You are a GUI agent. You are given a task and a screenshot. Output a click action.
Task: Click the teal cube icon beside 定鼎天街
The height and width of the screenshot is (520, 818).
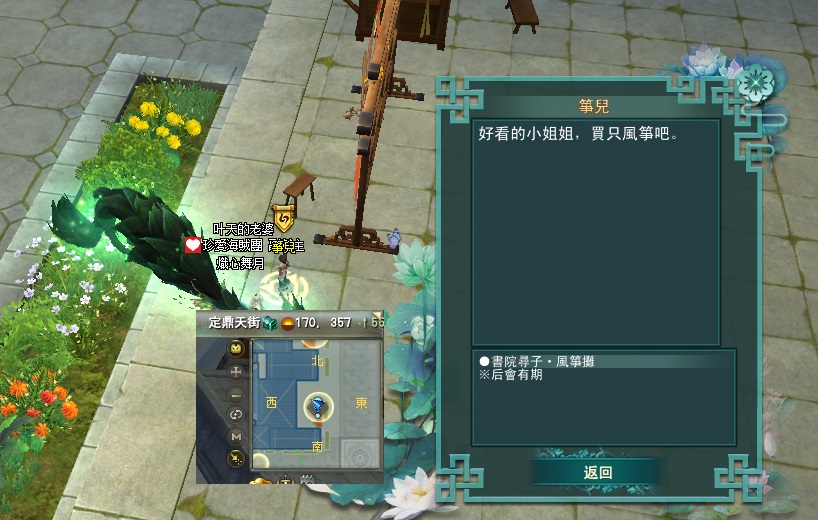(x=269, y=323)
